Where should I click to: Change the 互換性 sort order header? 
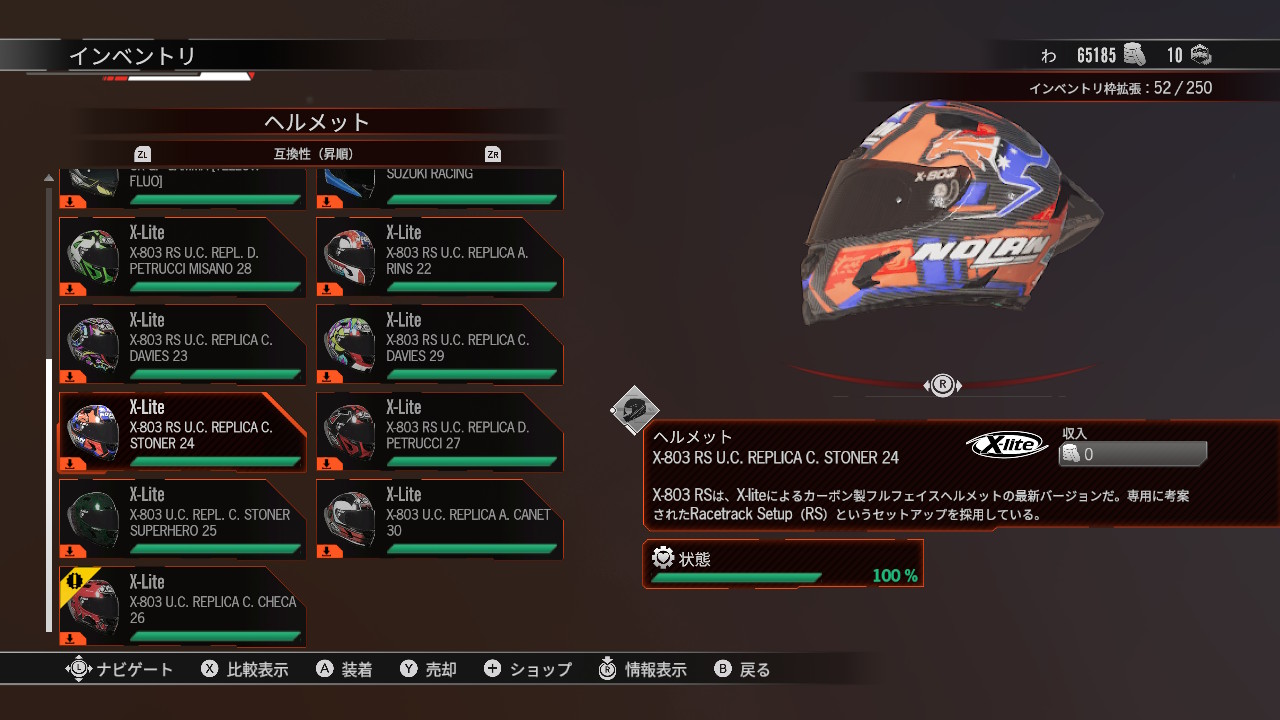click(x=313, y=154)
